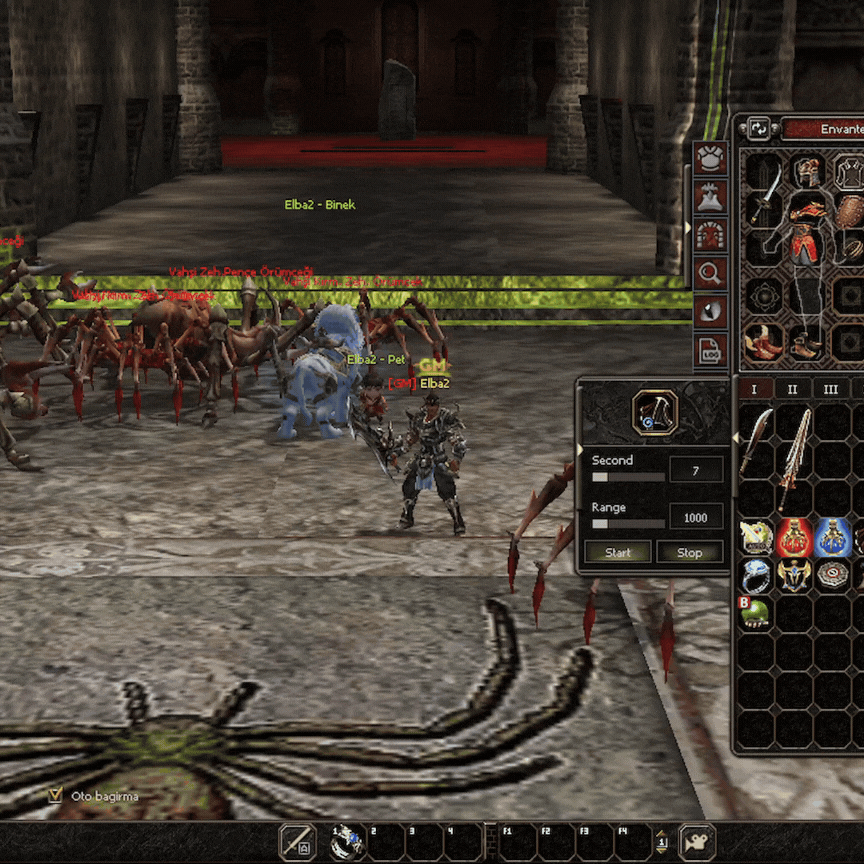
Task: Use the ring in hotbar slot 1
Action: click(348, 842)
